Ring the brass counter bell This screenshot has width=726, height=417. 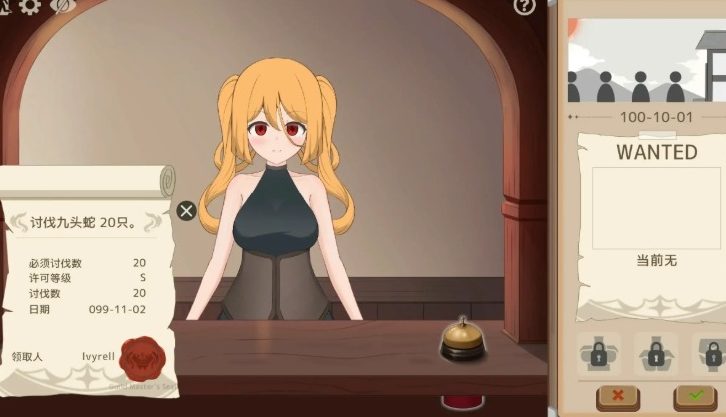(x=463, y=340)
